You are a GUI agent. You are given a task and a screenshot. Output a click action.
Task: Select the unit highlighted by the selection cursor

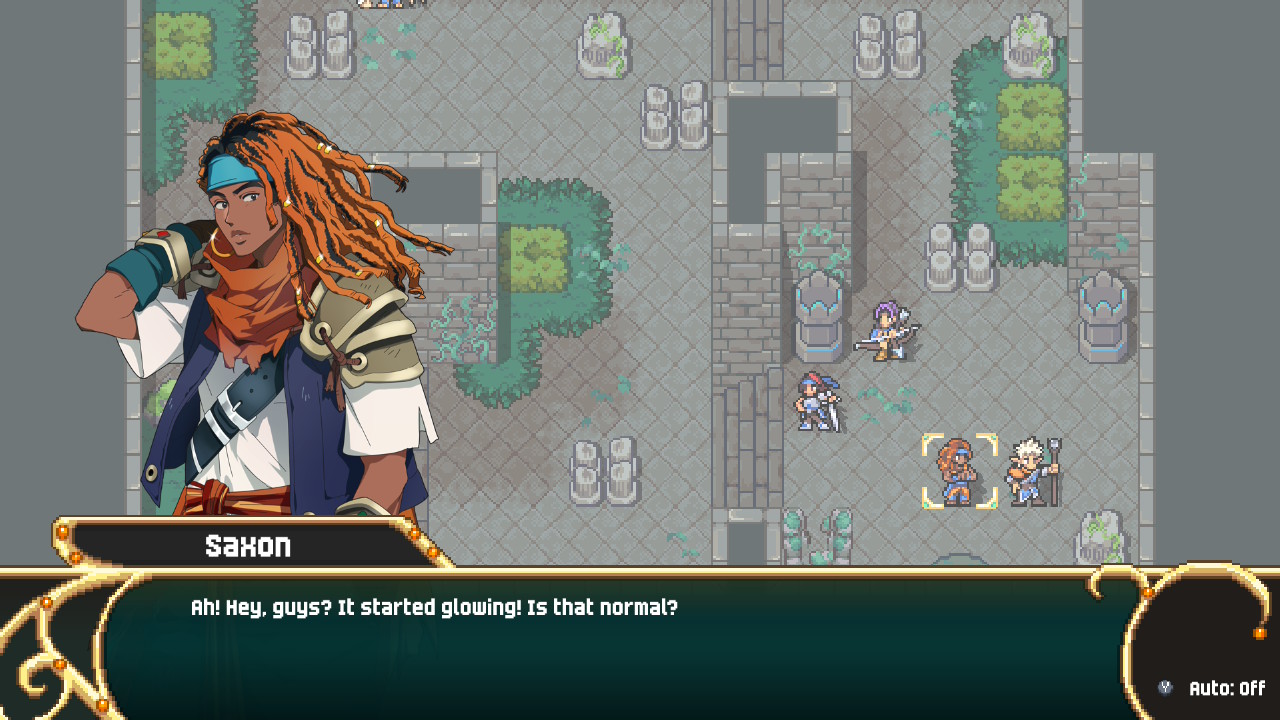coord(958,471)
